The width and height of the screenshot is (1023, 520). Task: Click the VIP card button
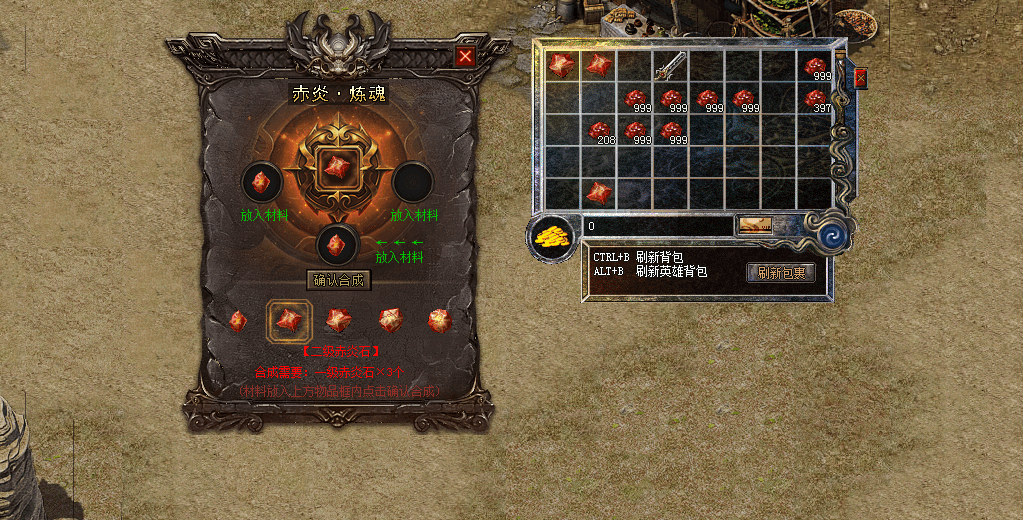(755, 226)
